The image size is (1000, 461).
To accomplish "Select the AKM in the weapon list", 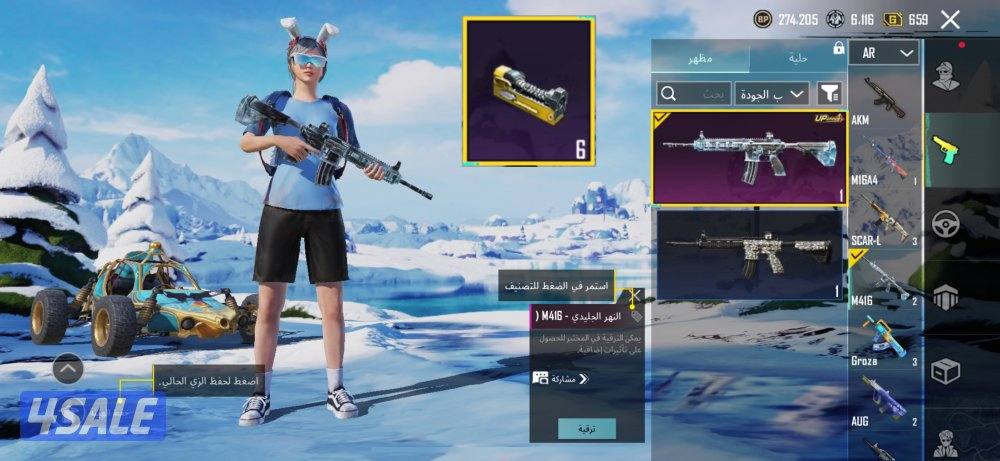I will coord(884,98).
